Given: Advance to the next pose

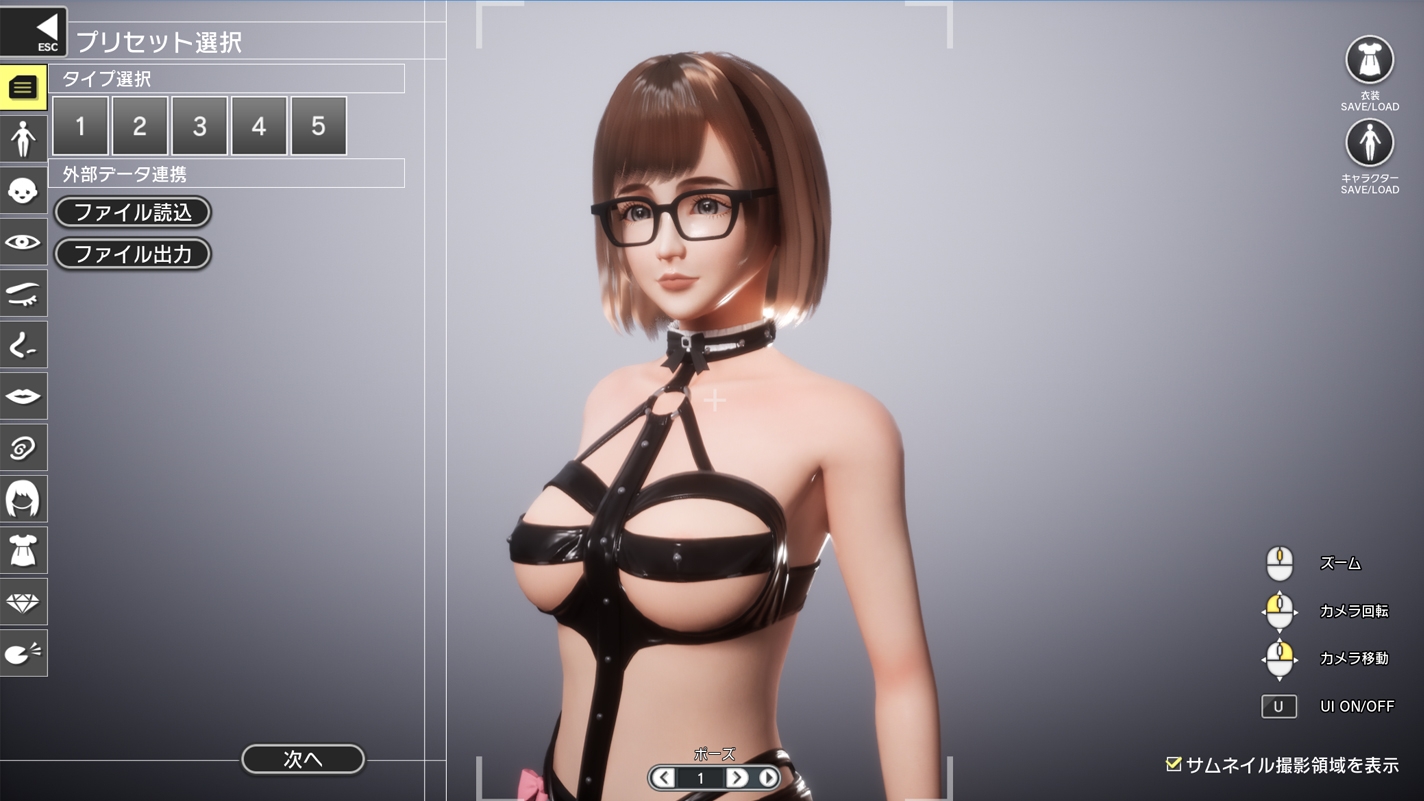Looking at the screenshot, I should click(x=737, y=778).
